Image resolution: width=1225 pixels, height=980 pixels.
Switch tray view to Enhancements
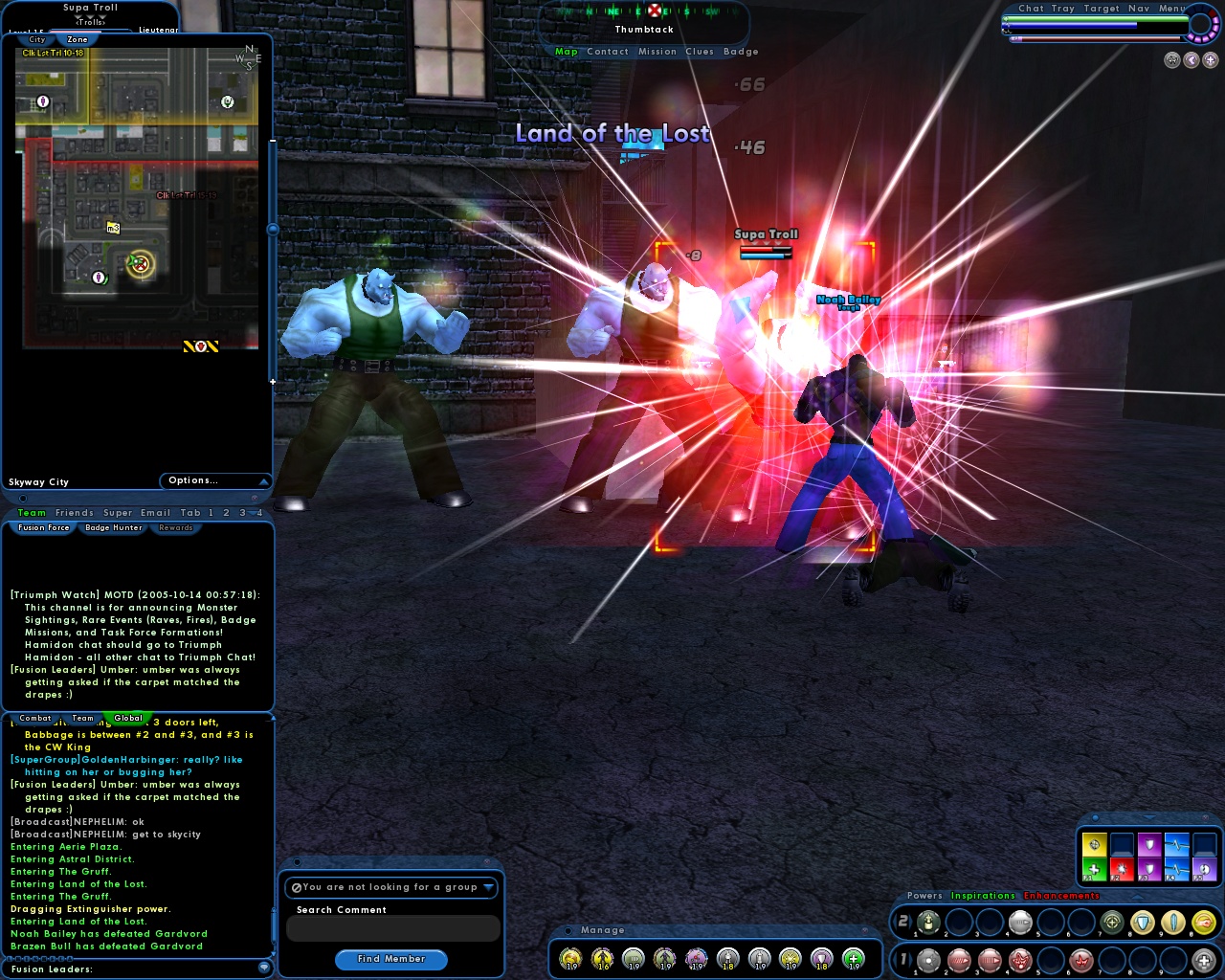coord(1060,896)
